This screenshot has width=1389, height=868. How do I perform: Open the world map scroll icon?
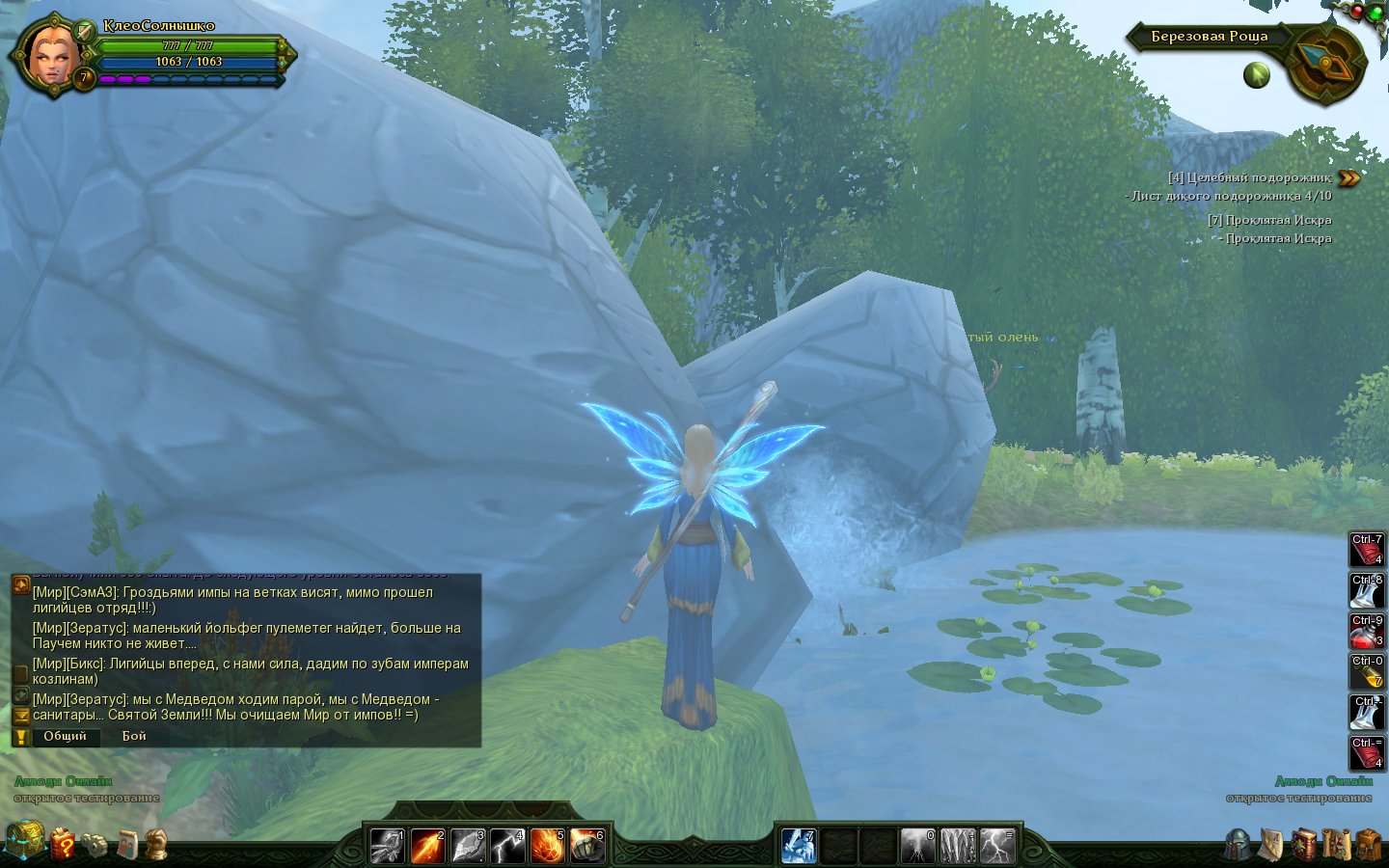[x=1336, y=844]
